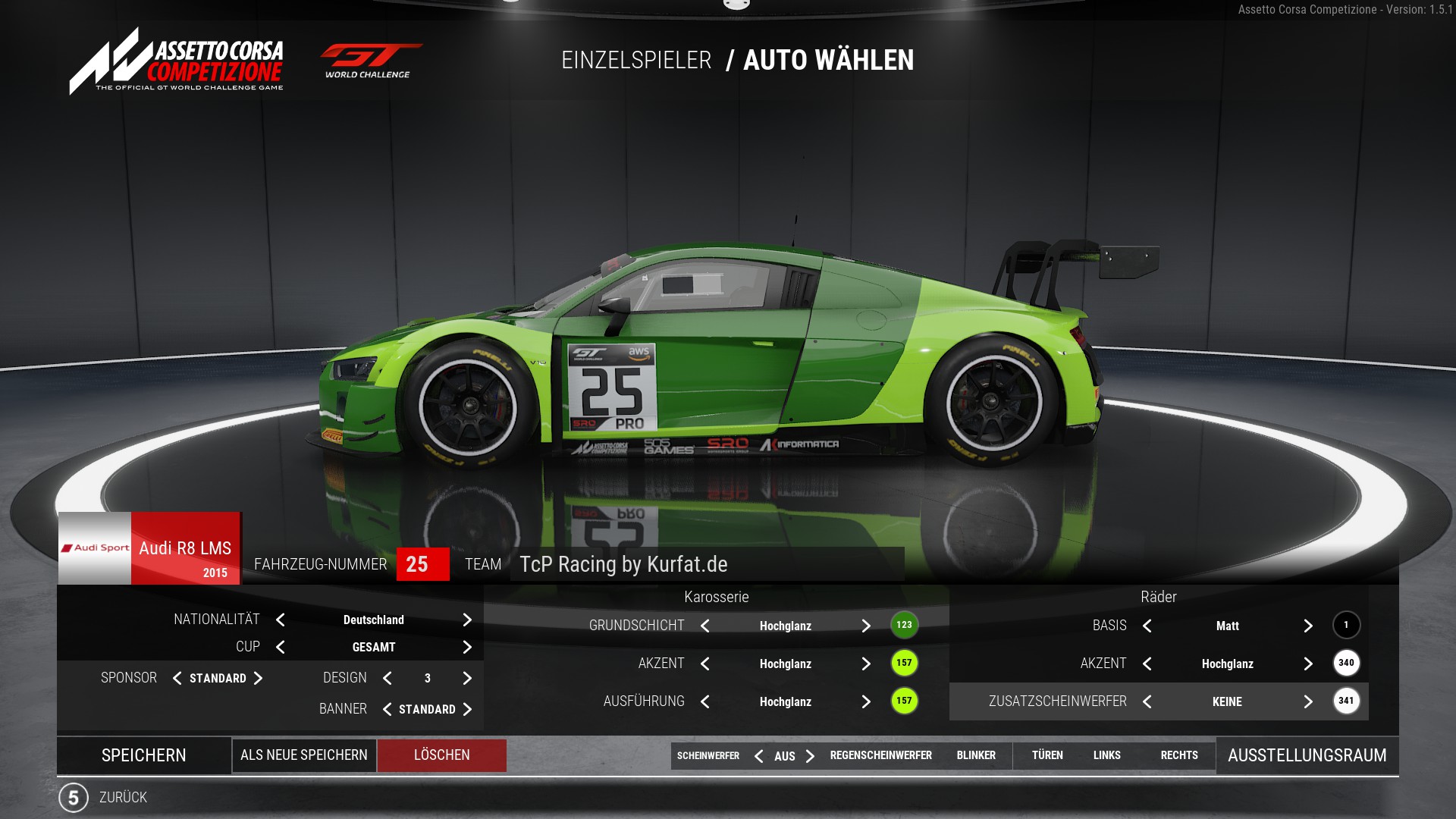The image size is (1456, 819).
Task: Edit the TcP Racing team name field
Action: click(707, 564)
